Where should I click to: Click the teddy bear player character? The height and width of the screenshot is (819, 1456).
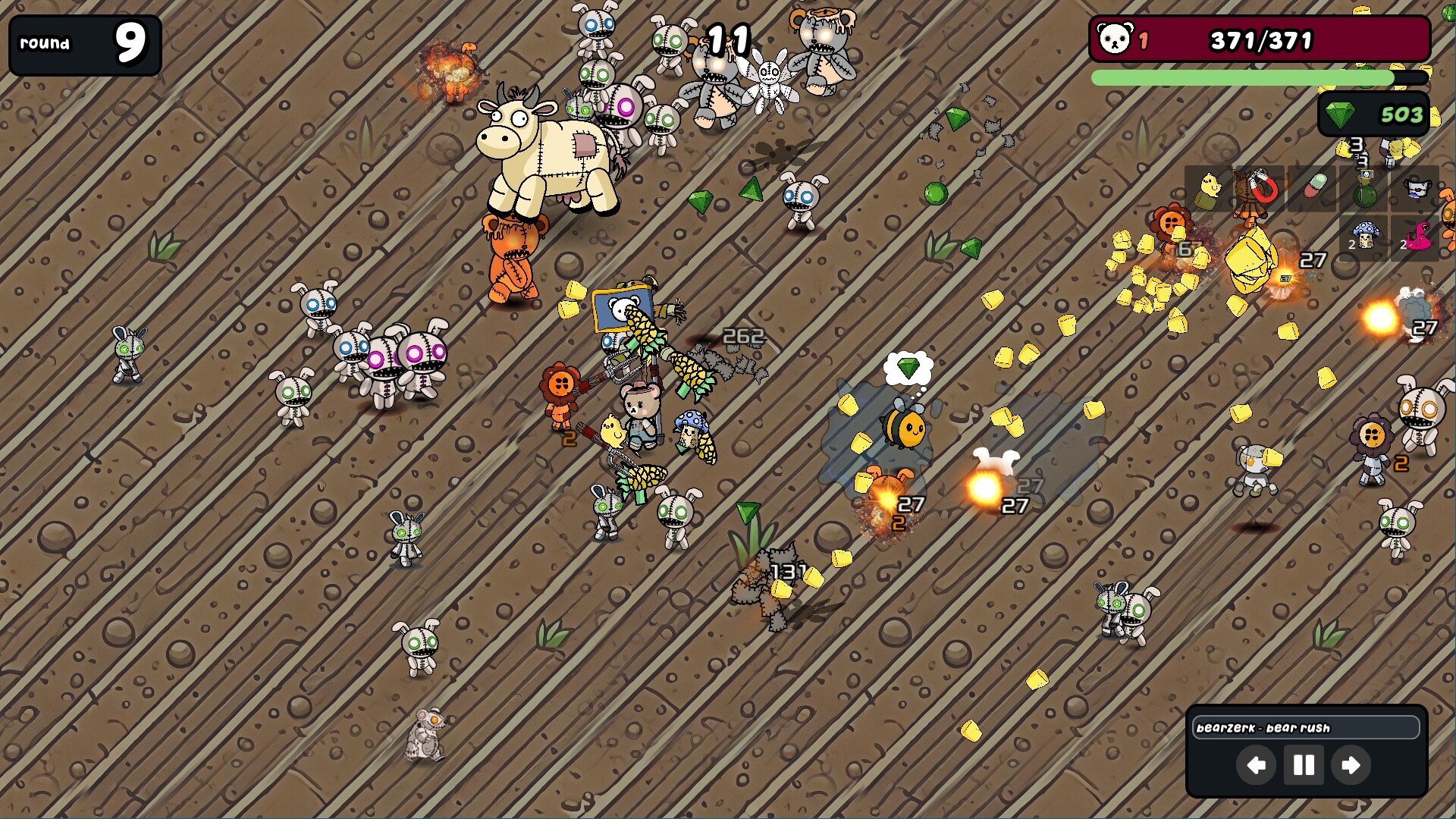click(x=641, y=413)
